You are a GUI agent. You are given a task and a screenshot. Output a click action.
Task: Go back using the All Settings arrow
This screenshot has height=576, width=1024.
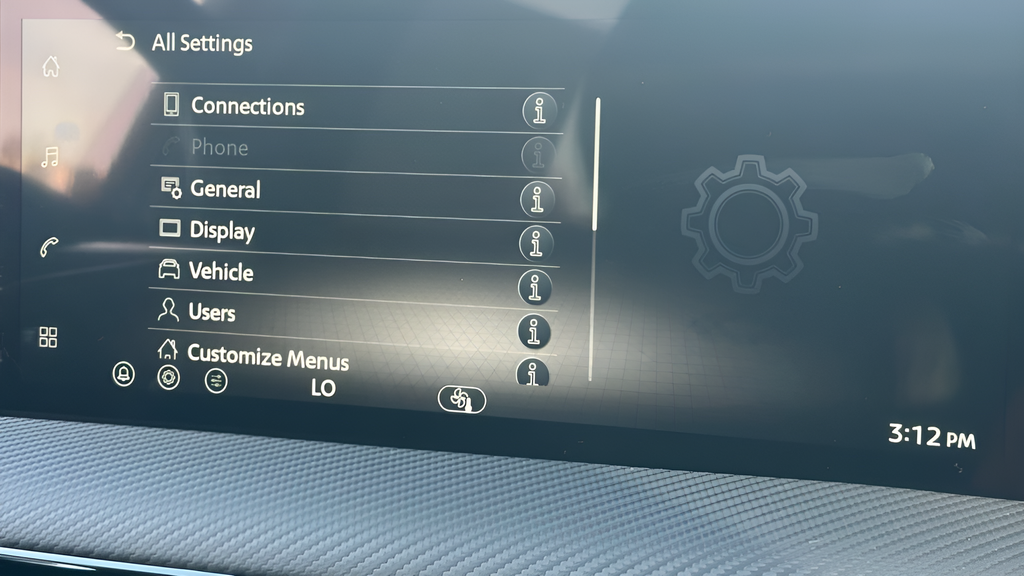125,41
